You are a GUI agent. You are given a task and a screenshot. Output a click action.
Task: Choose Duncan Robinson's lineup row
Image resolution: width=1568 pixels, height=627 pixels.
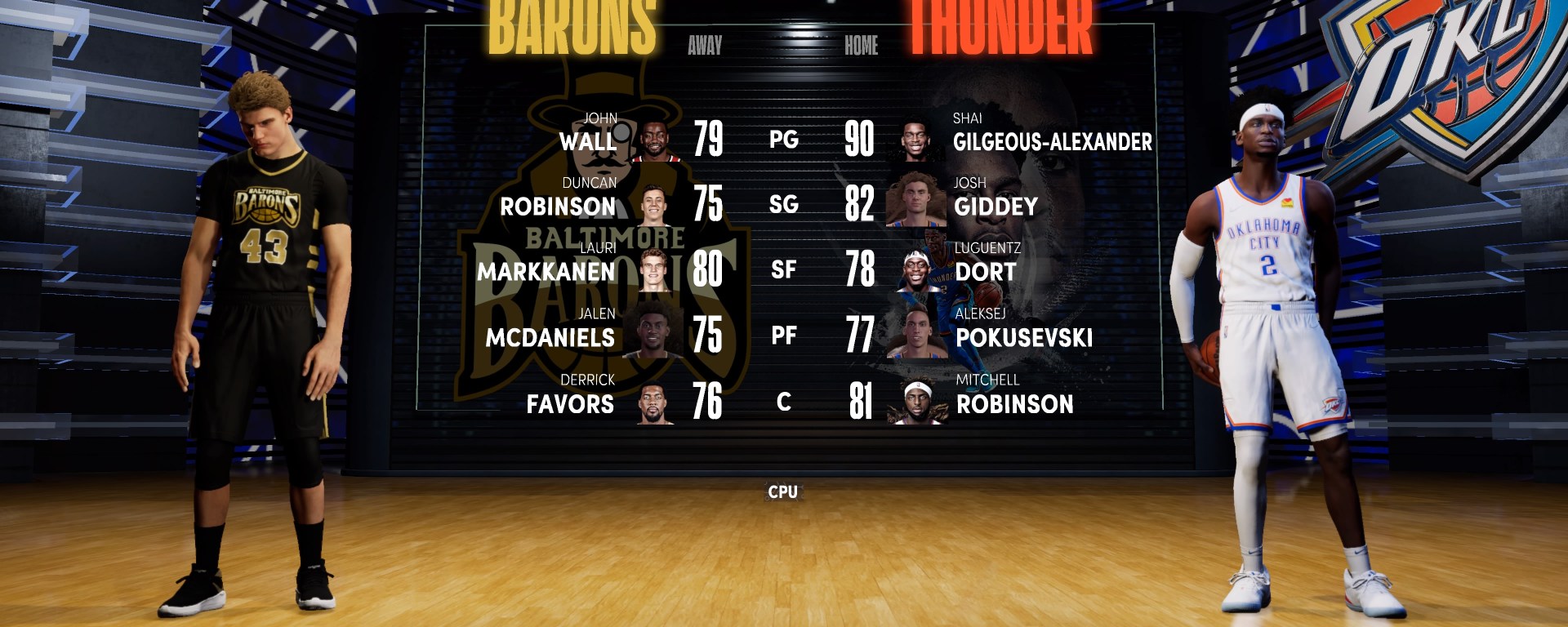(x=558, y=206)
